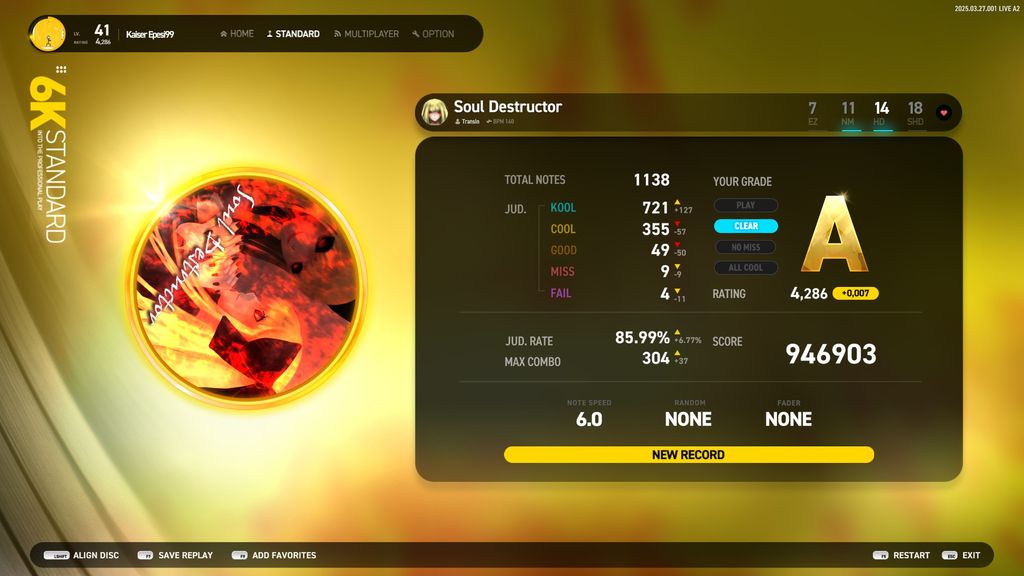Select the STANDARD mode entry
Screen dimensions: 1024x576
coord(293,34)
